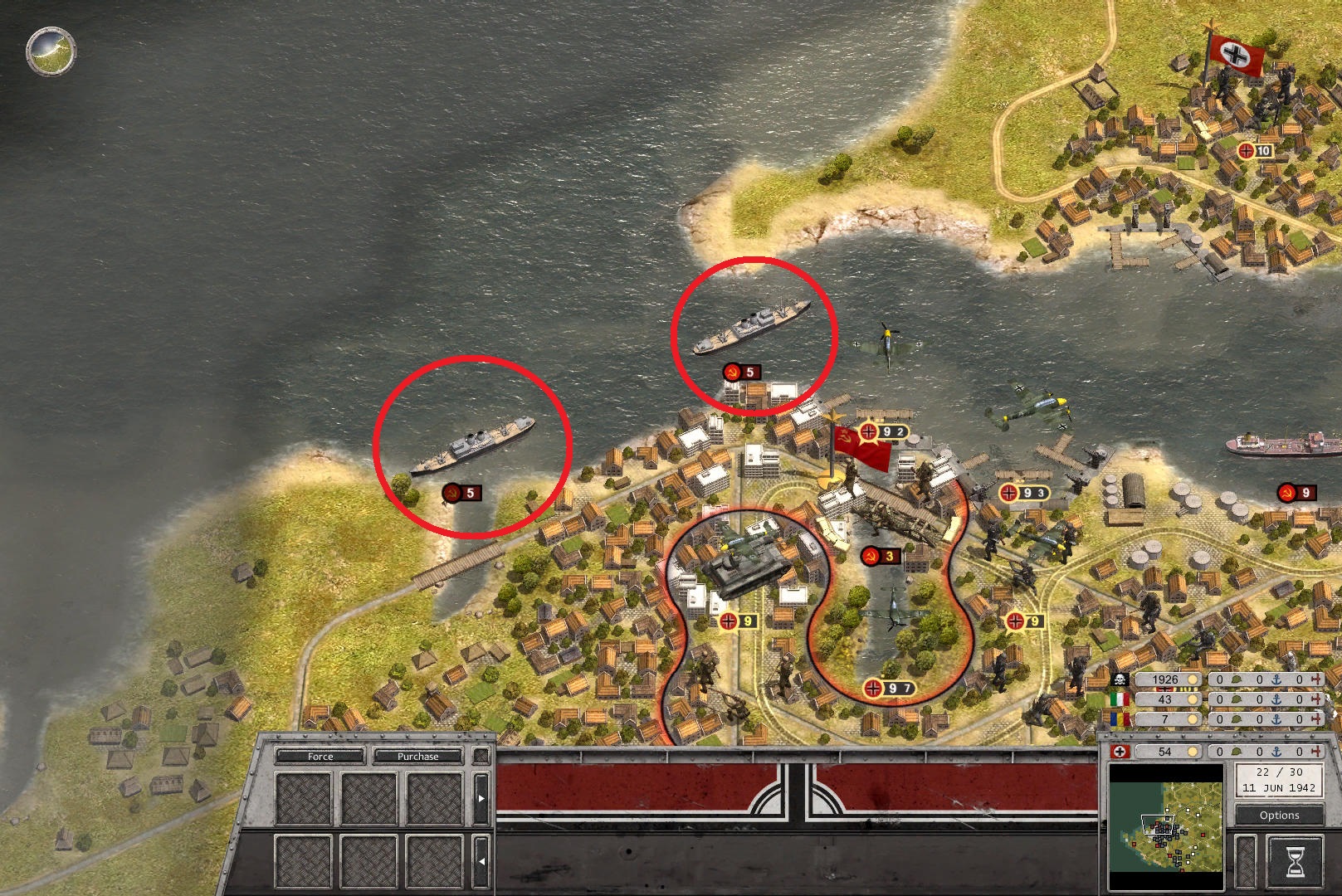This screenshot has width=1342, height=896.
Task: Click the left-arrow unit list scroll button
Action: (481, 861)
